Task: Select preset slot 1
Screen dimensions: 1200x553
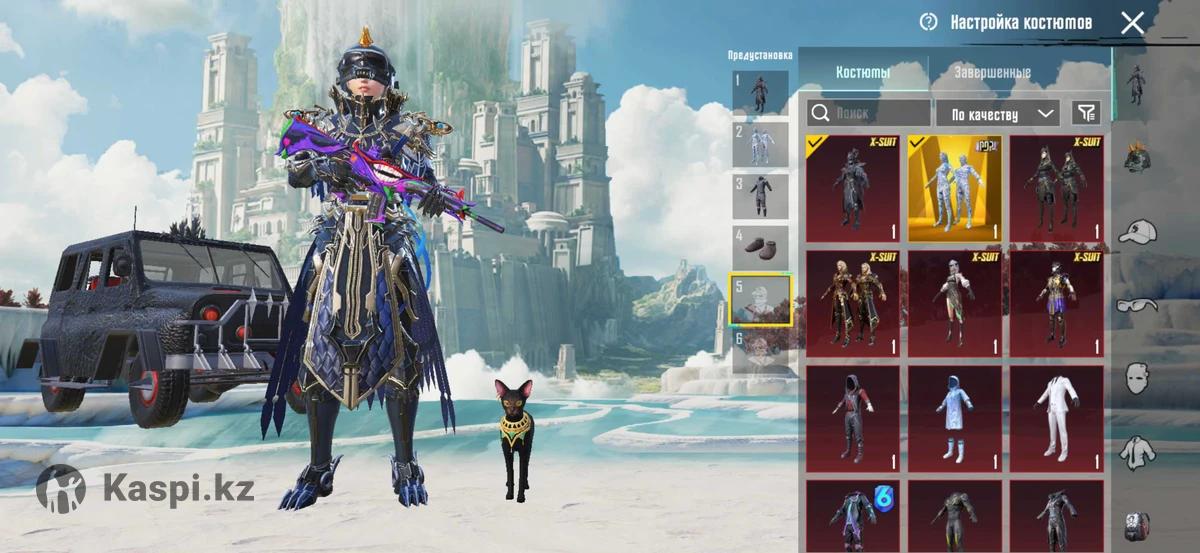Action: pos(760,92)
